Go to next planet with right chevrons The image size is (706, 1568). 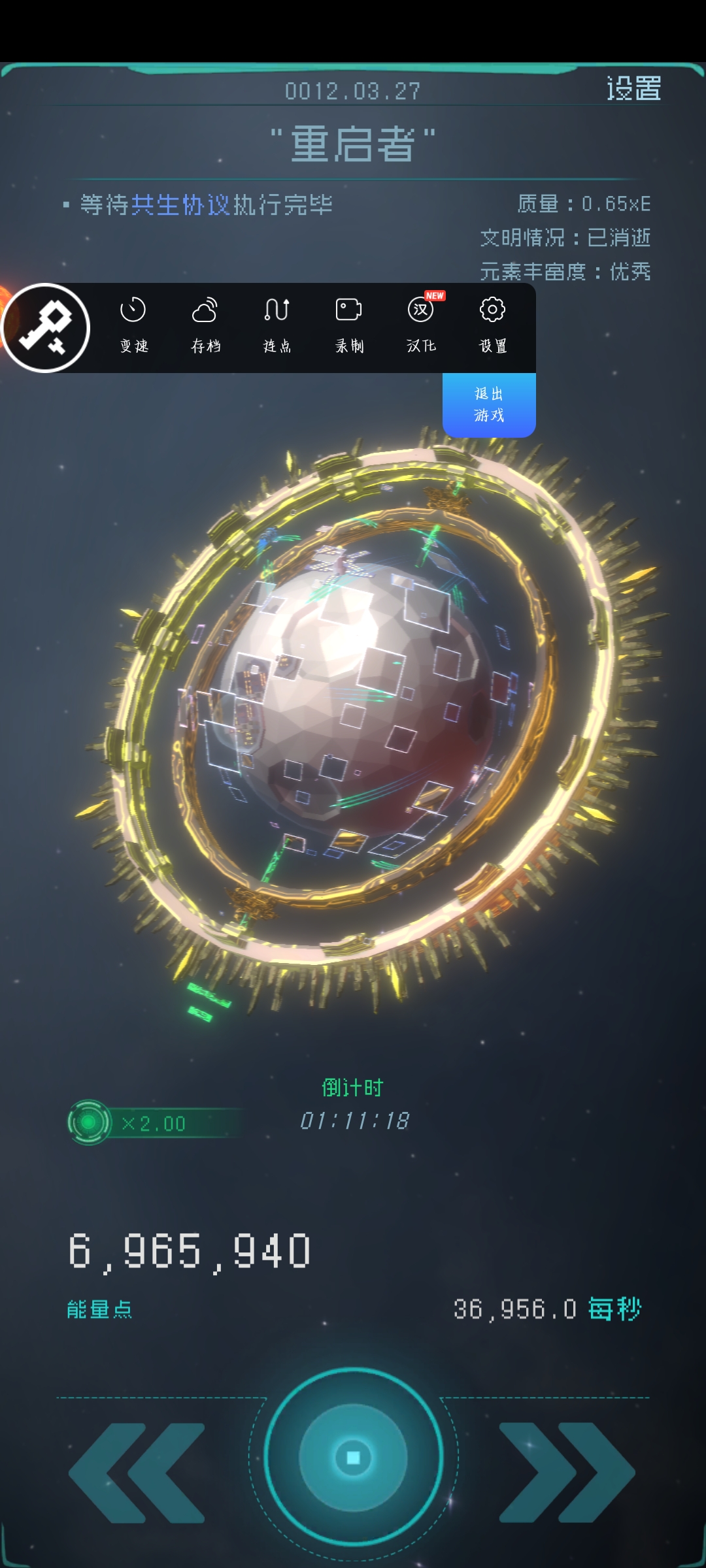(x=566, y=1473)
